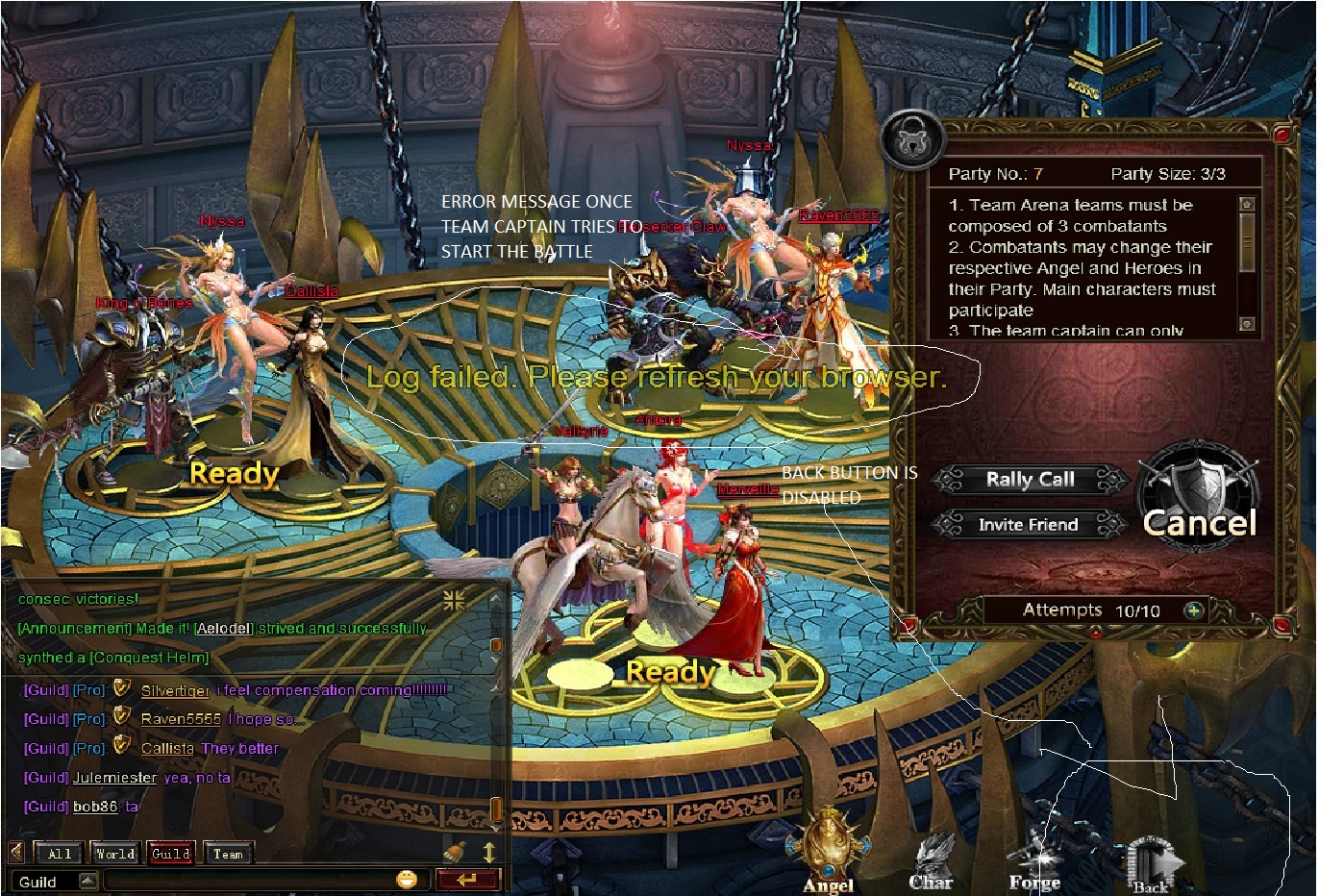
Task: Select the Guild chat tab
Action: click(x=171, y=853)
